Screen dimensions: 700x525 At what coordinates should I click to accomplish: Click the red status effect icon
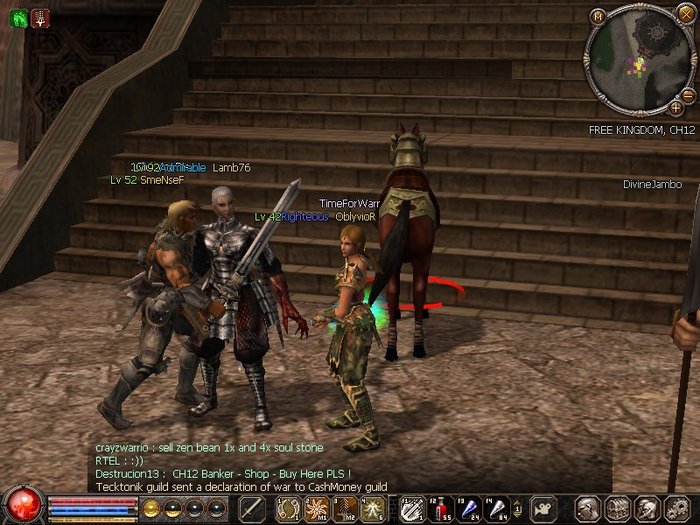[x=40, y=17]
